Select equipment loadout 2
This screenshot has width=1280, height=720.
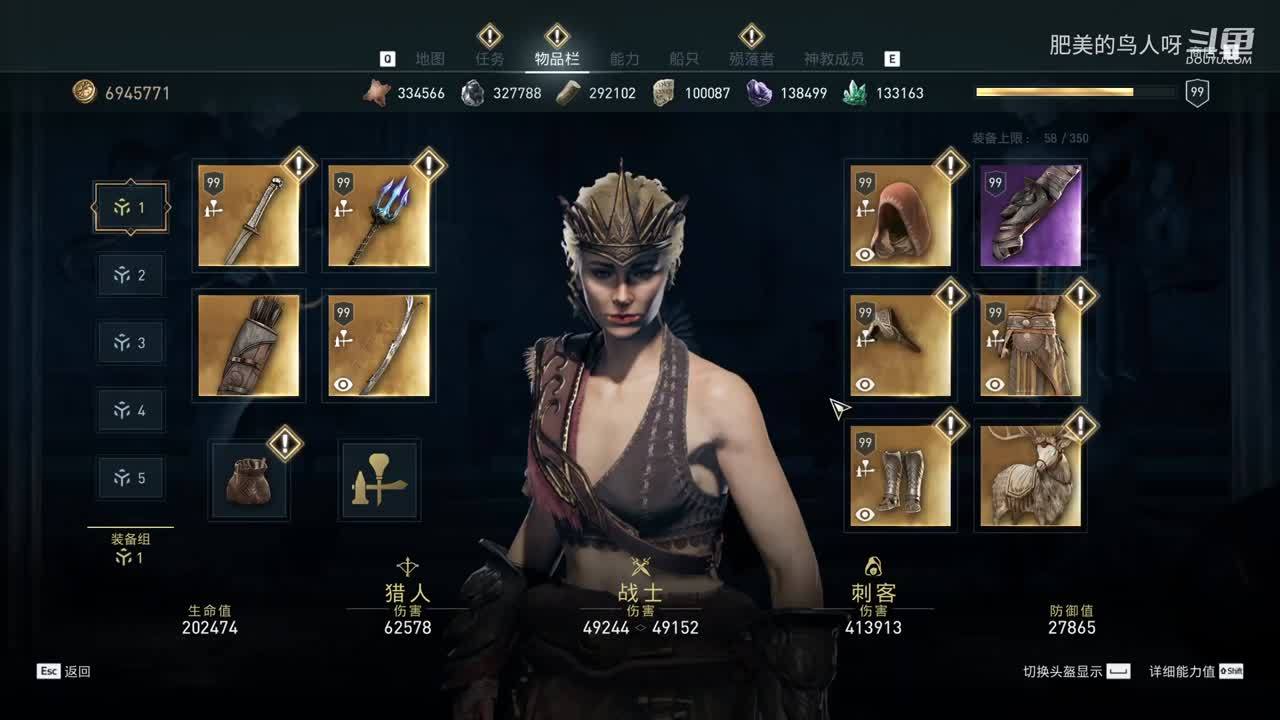click(131, 275)
